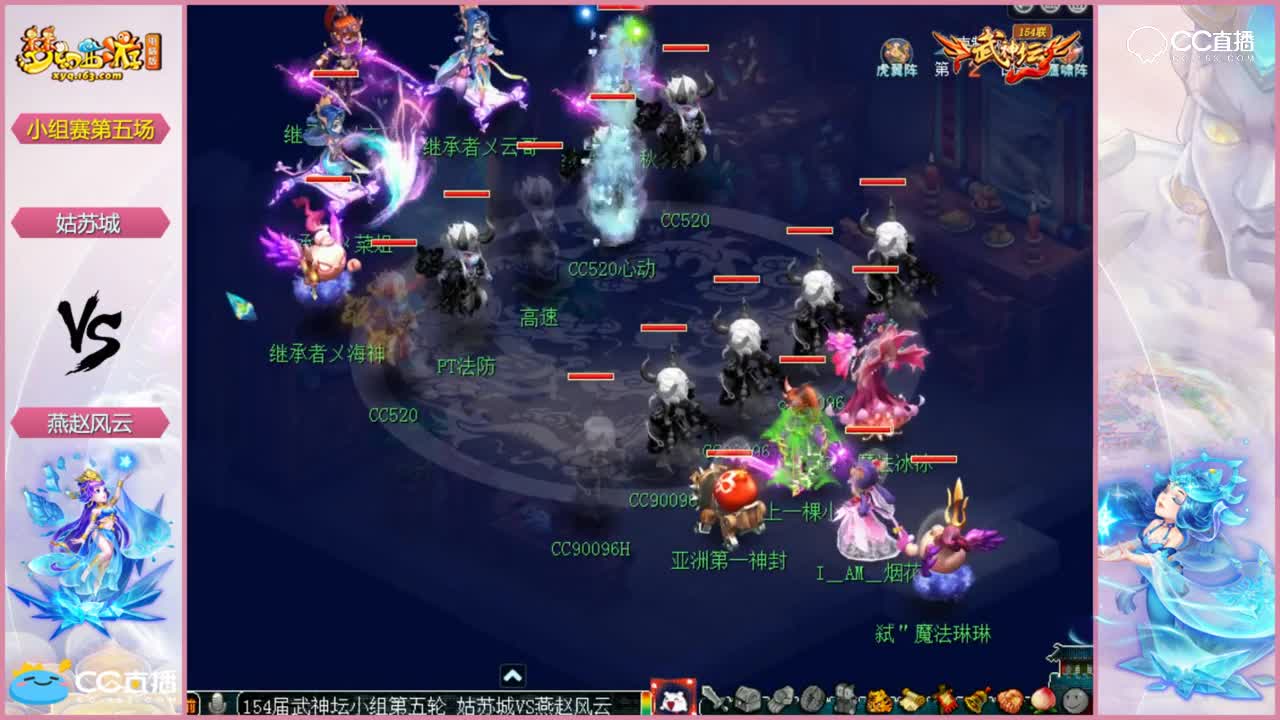Click the green volume level bar near the panda avatar
Image resolution: width=1280 pixels, height=720 pixels.
tap(644, 703)
